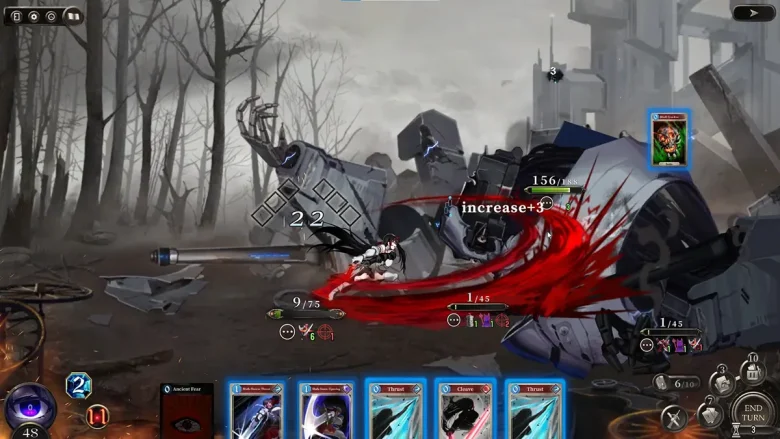Click the blue crystal energy counter
Viewport: 780px width, 439px height.
[x=78, y=385]
